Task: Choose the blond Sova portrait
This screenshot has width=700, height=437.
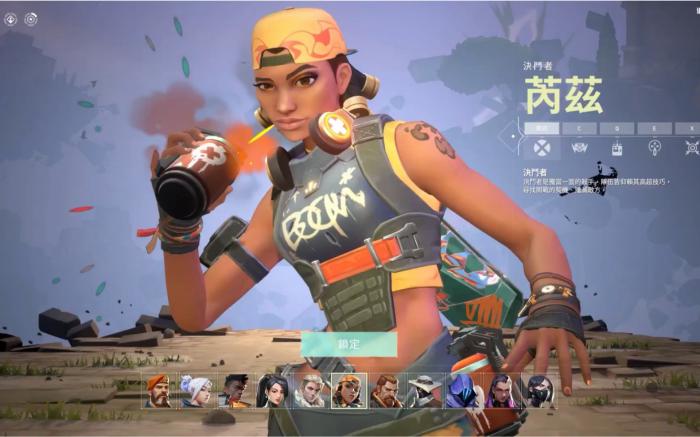Action: [310, 390]
